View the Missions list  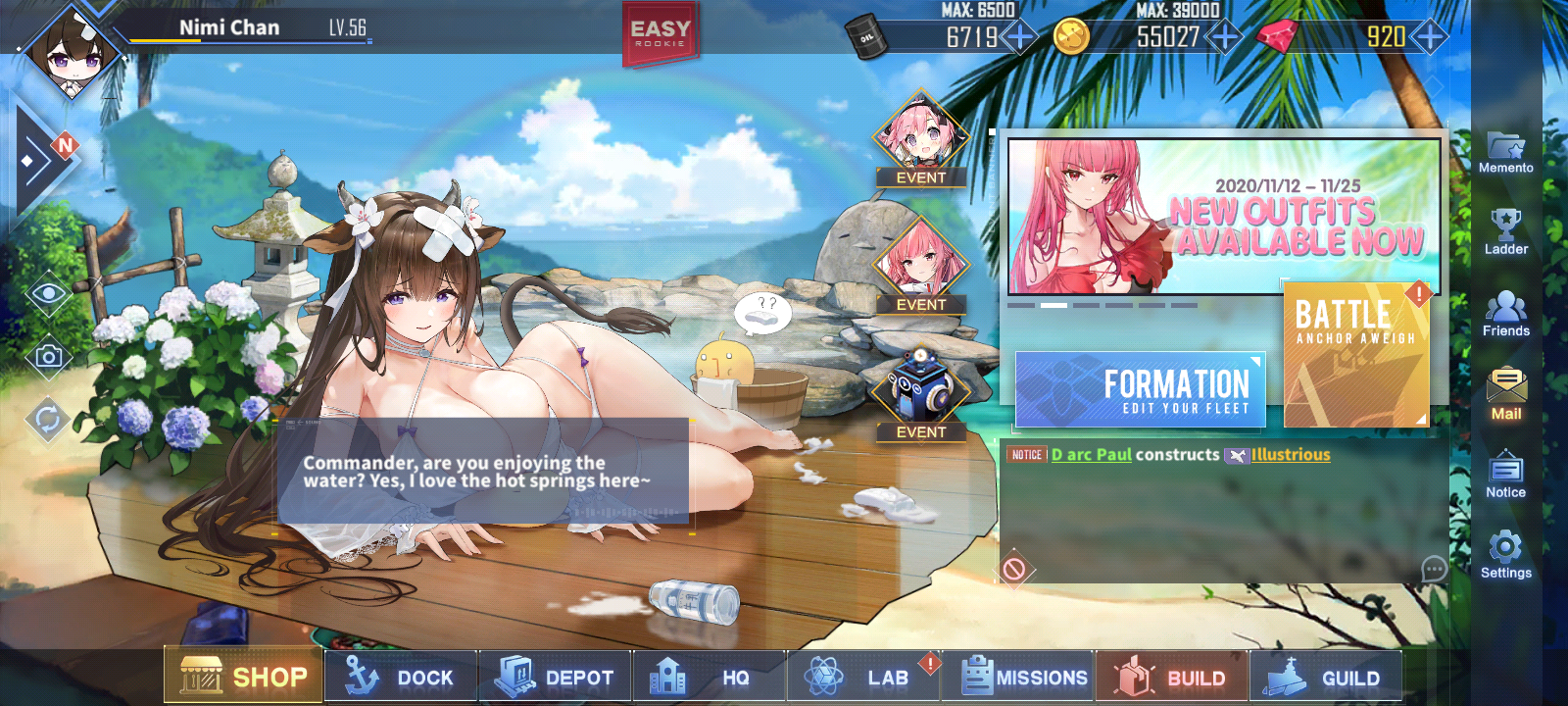(1018, 677)
